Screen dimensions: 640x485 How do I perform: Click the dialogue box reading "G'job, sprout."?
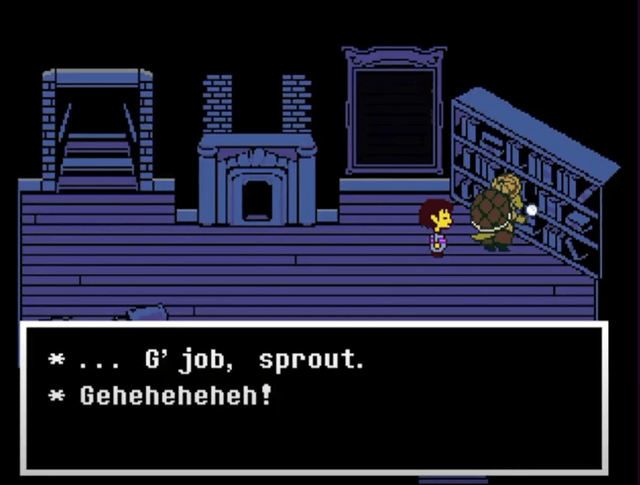click(314, 396)
